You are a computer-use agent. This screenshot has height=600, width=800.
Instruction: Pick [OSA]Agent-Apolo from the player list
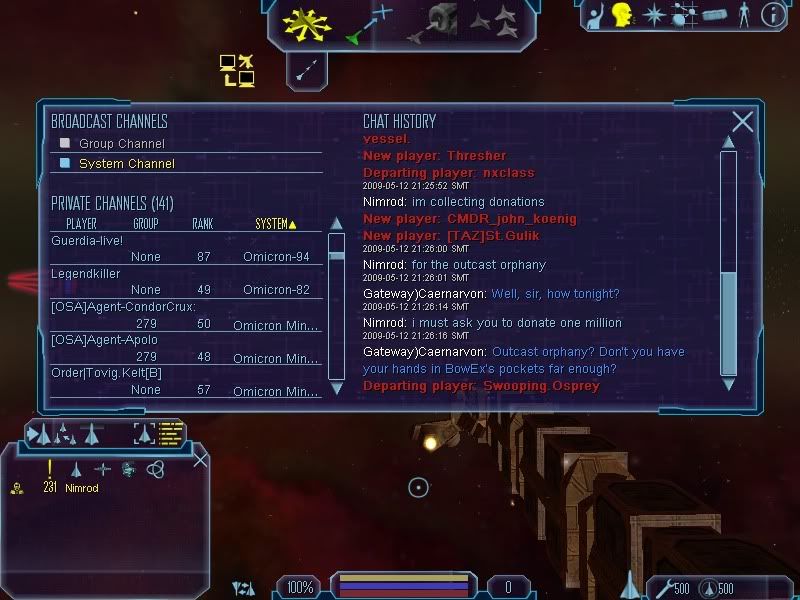(104, 340)
